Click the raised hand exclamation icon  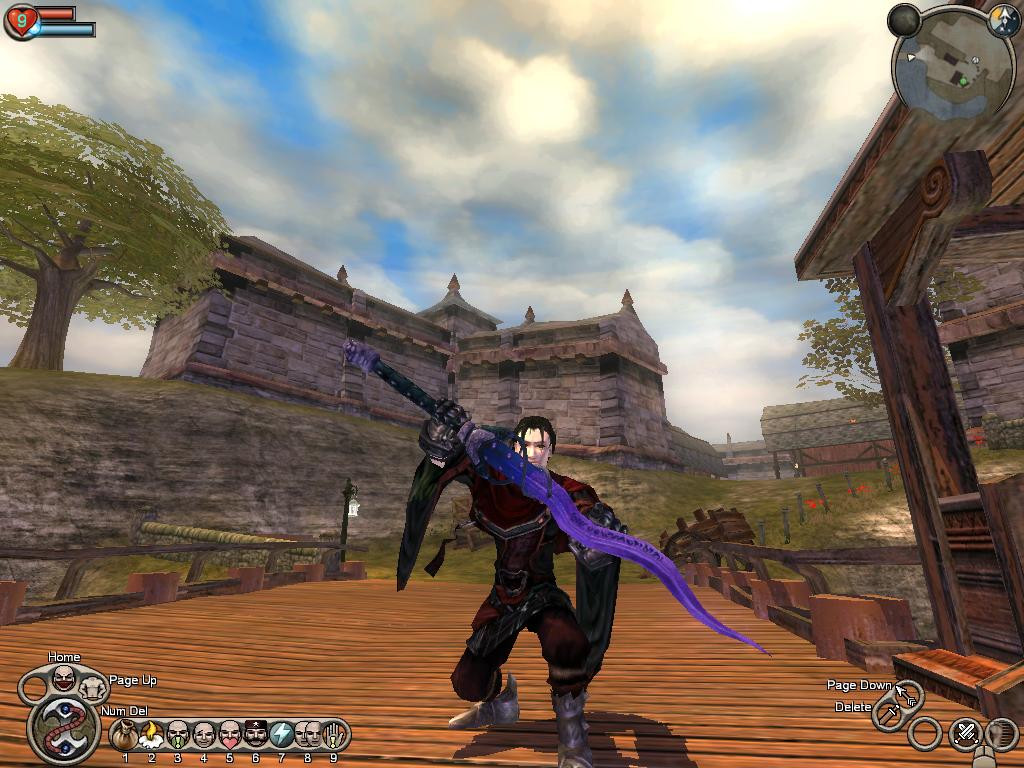(x=334, y=736)
